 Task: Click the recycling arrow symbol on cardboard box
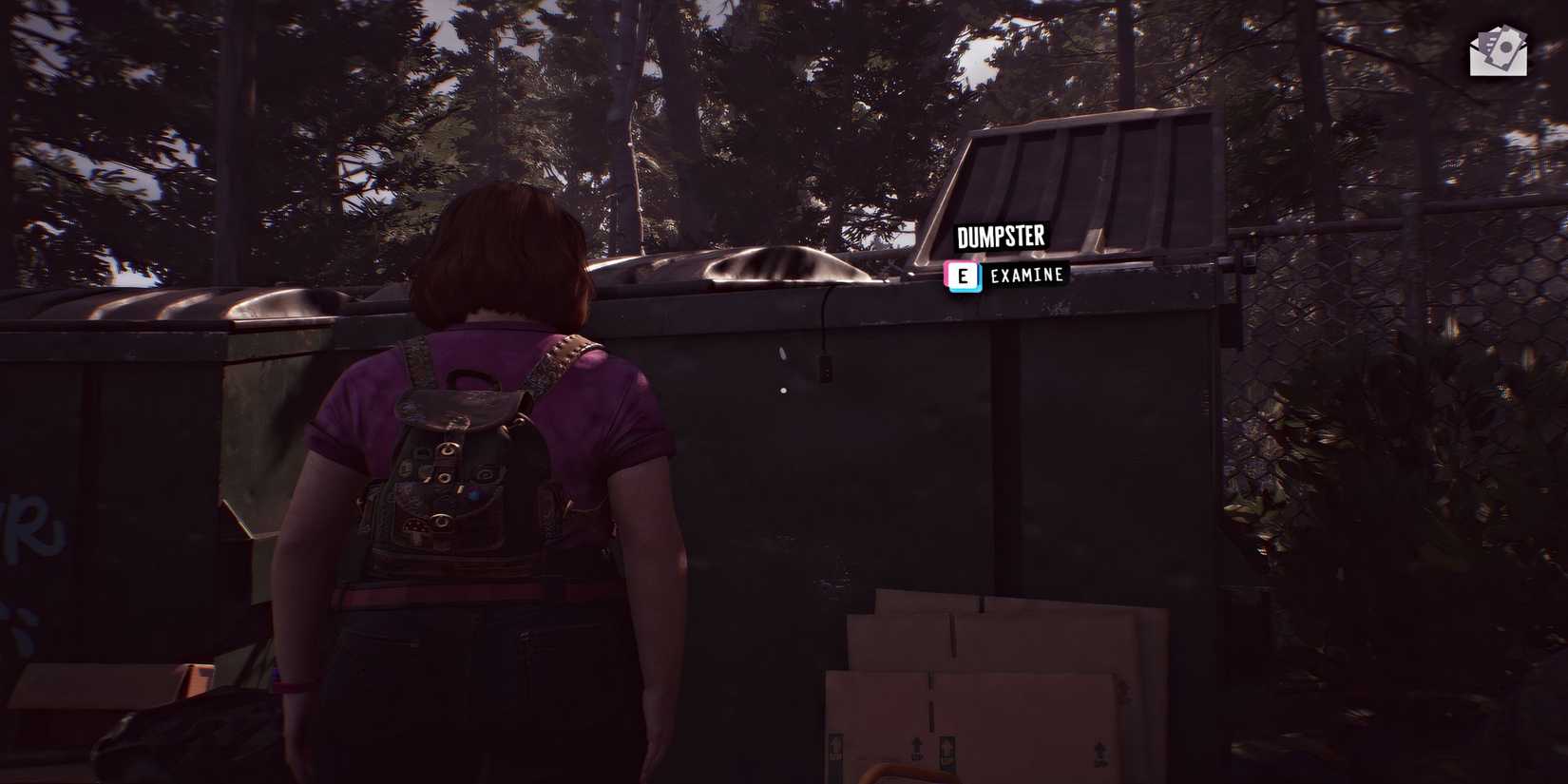916,745
